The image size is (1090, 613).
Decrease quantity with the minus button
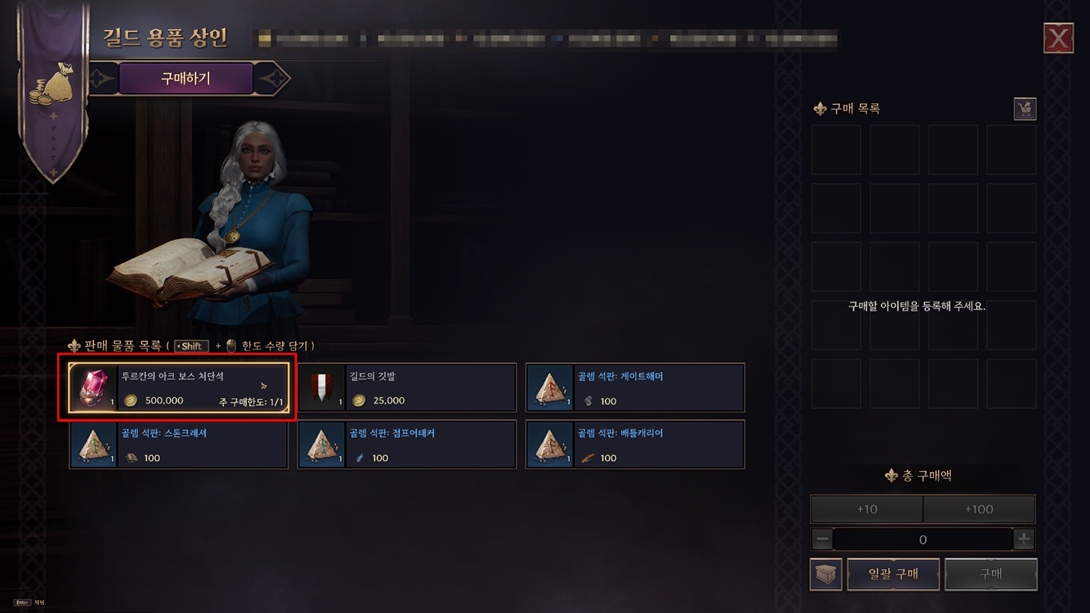(x=822, y=540)
